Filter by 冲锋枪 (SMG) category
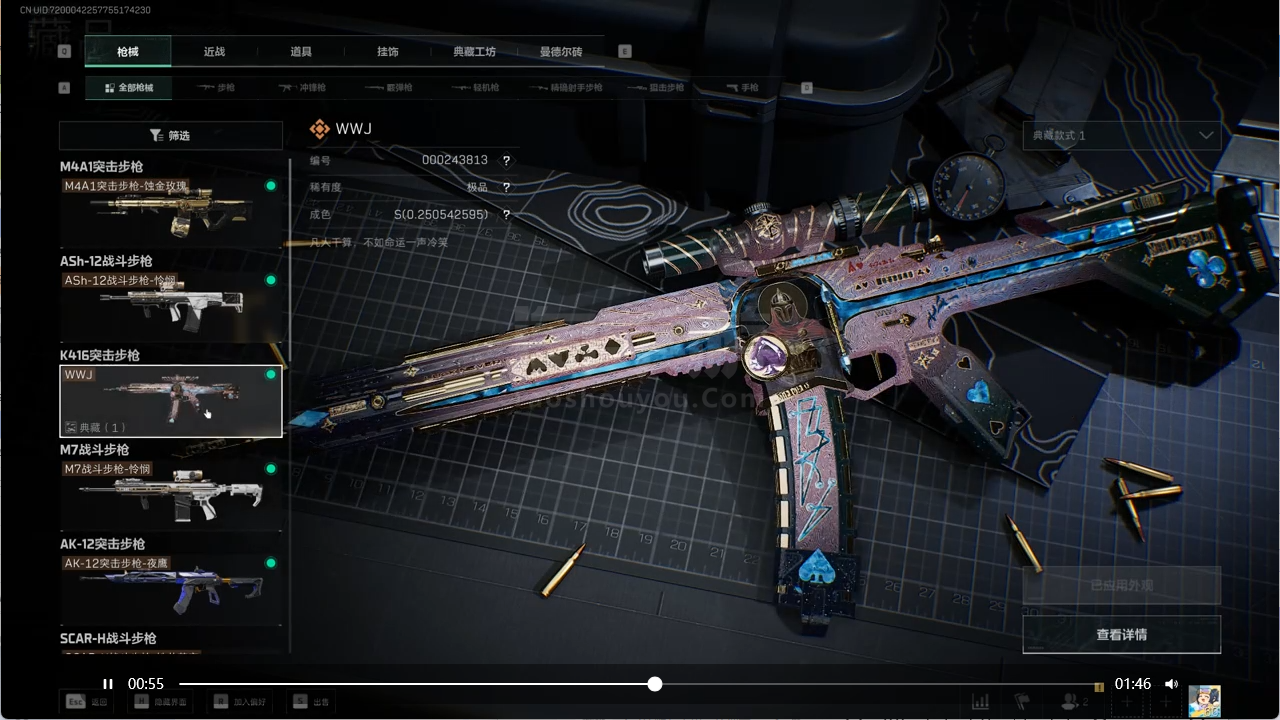The width and height of the screenshot is (1280, 720). coord(301,88)
